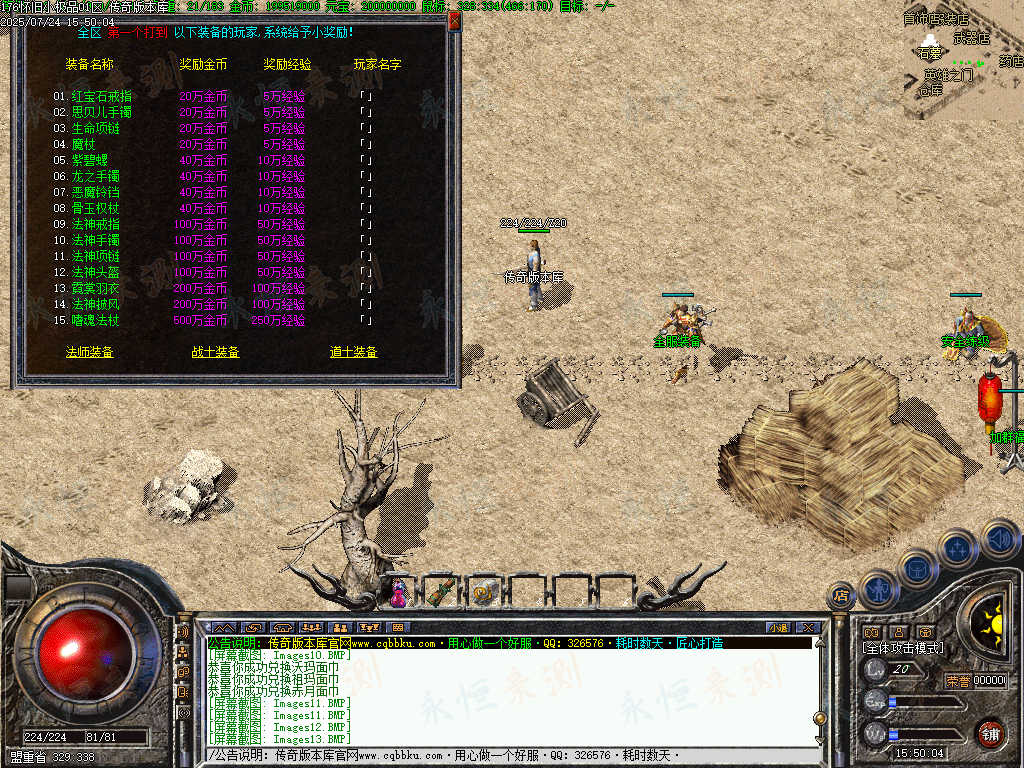Use the pink potion in the belt
This screenshot has height=768, width=1024.
pos(400,592)
